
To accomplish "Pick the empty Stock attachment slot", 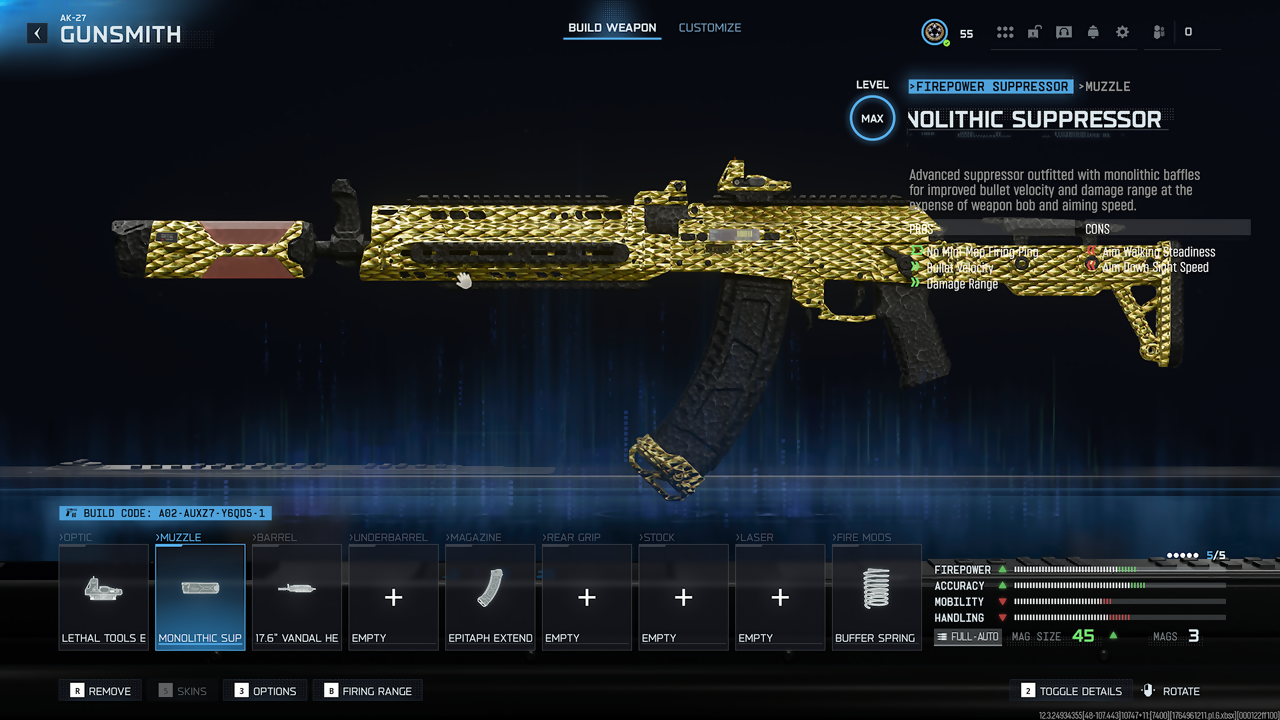I will (683, 597).
